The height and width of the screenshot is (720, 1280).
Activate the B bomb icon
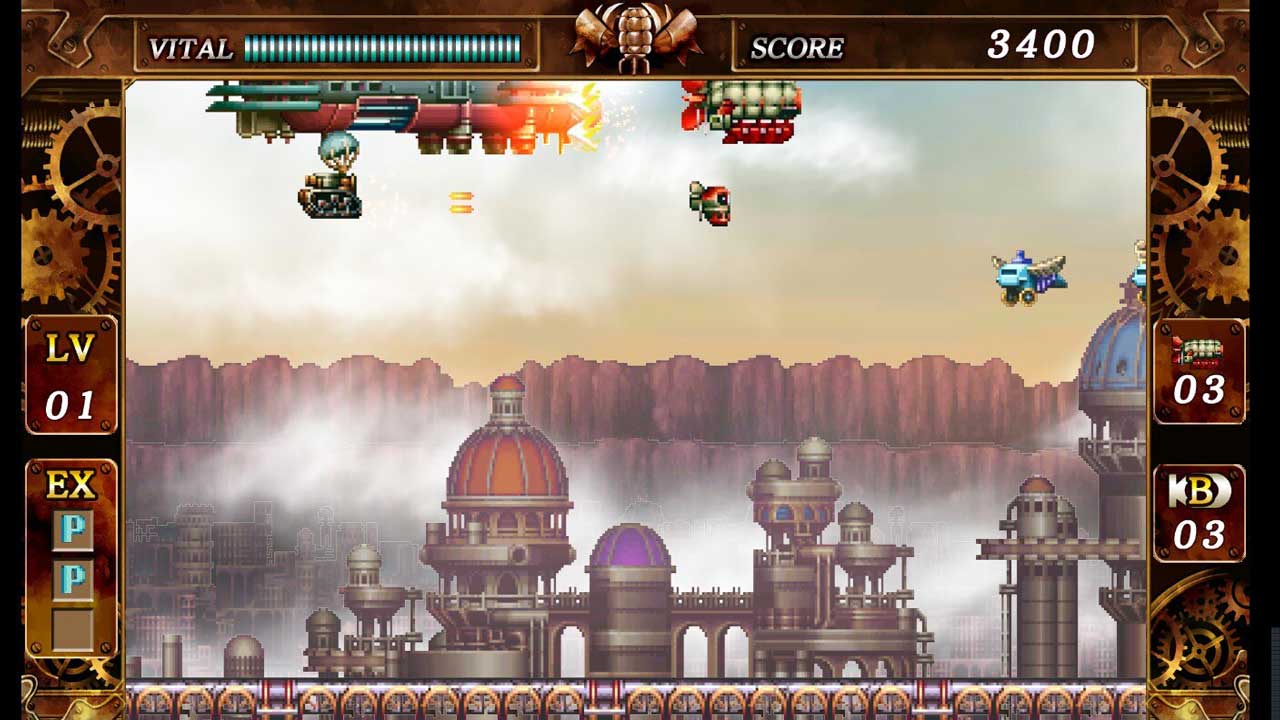(x=1199, y=490)
